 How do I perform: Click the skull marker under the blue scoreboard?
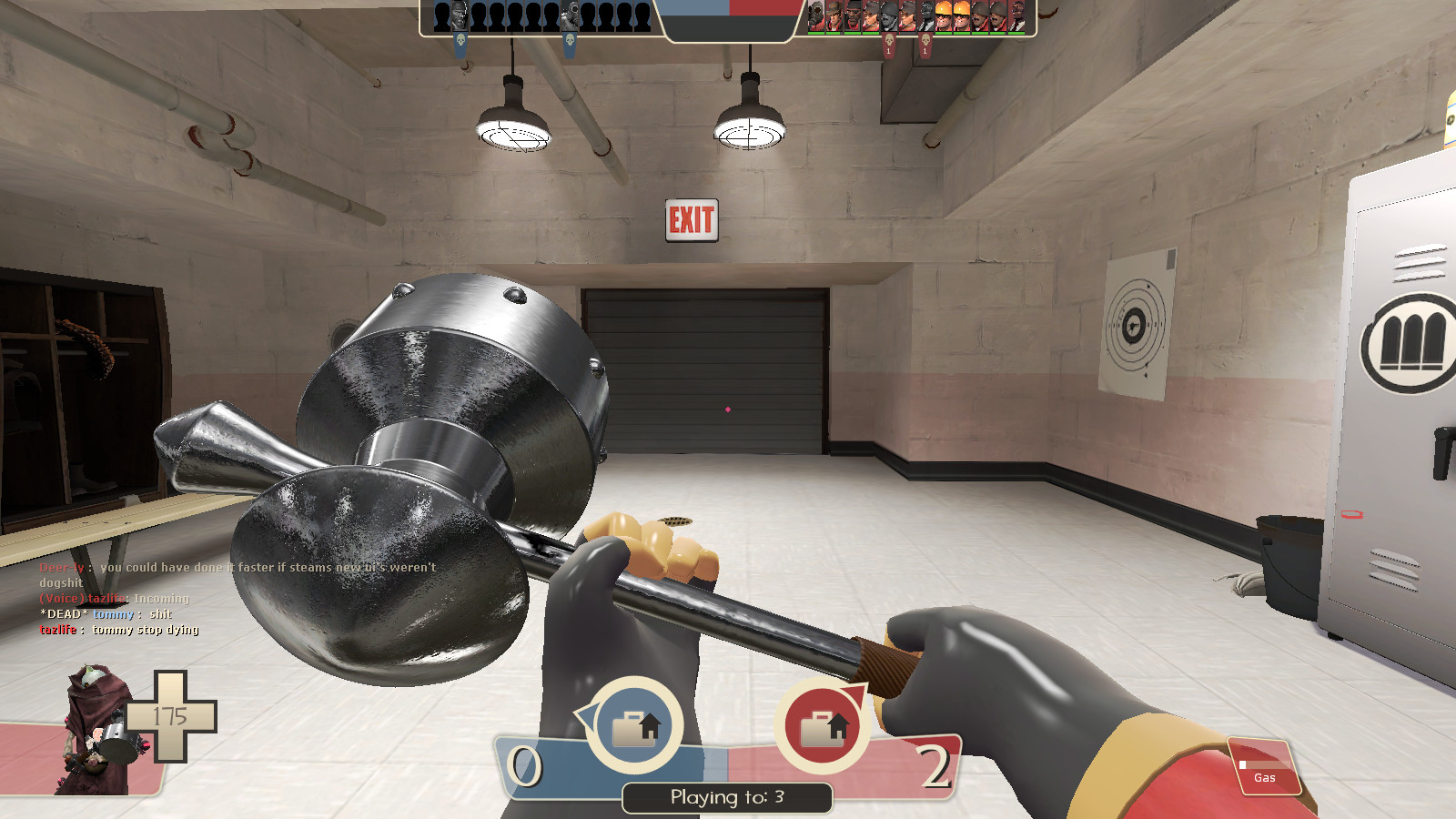[x=461, y=41]
